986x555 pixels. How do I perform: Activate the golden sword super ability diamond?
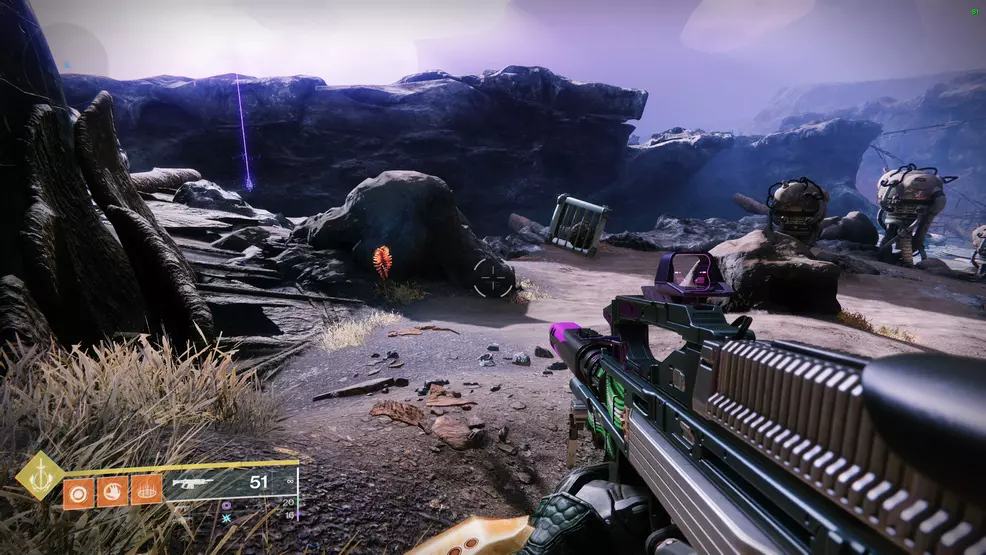pyautogui.click(x=40, y=475)
